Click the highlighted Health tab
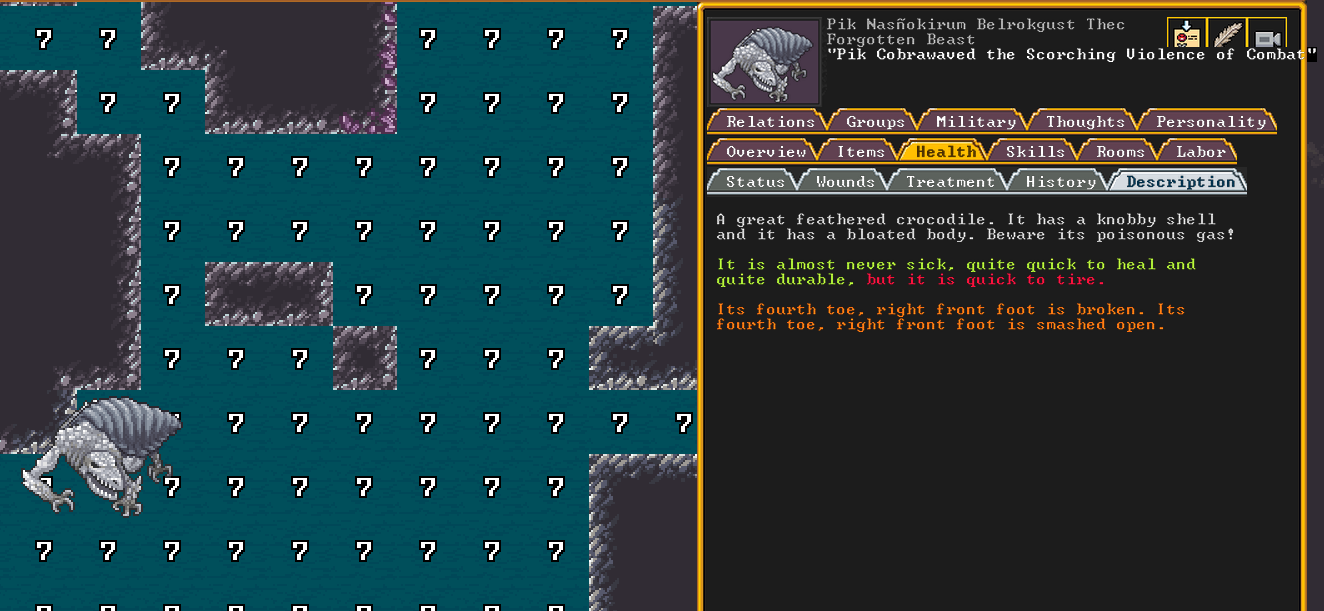The image size is (1324, 611). tap(945, 151)
